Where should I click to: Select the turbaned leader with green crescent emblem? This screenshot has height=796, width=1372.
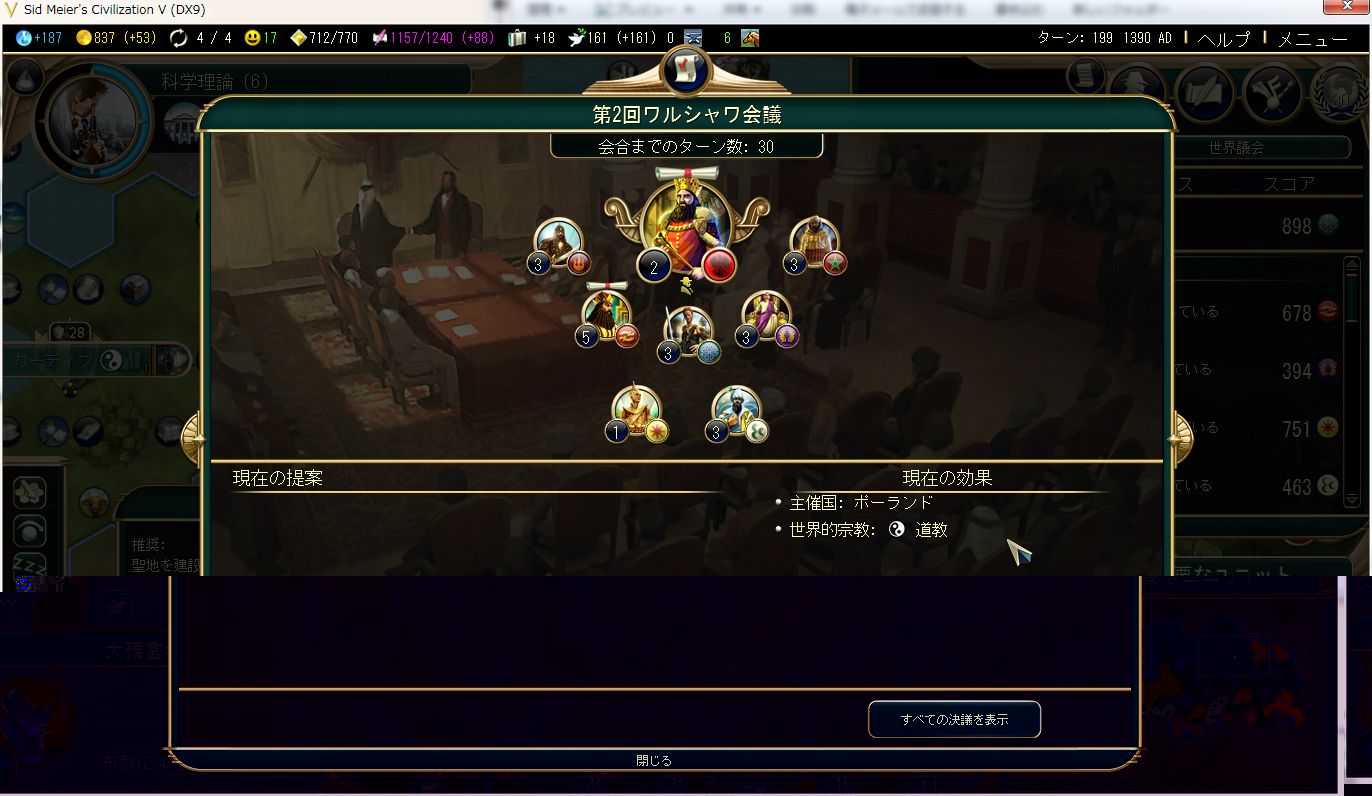737,409
